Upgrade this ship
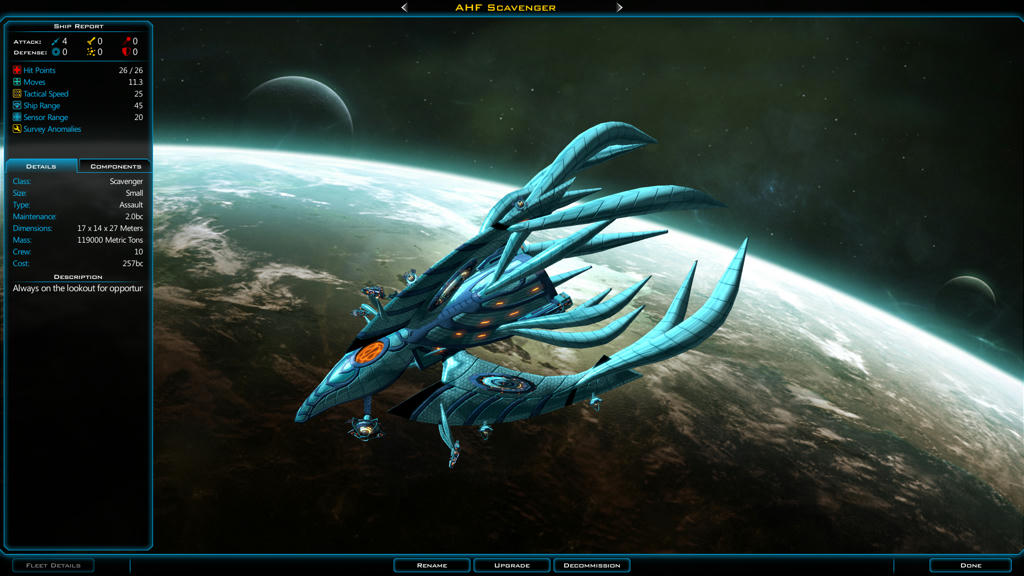This screenshot has height=576, width=1024. point(512,565)
